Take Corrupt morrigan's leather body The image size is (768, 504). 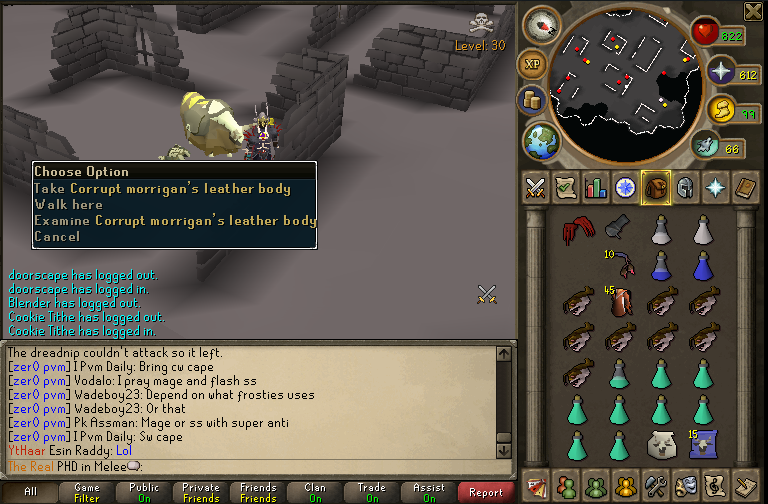click(x=162, y=189)
